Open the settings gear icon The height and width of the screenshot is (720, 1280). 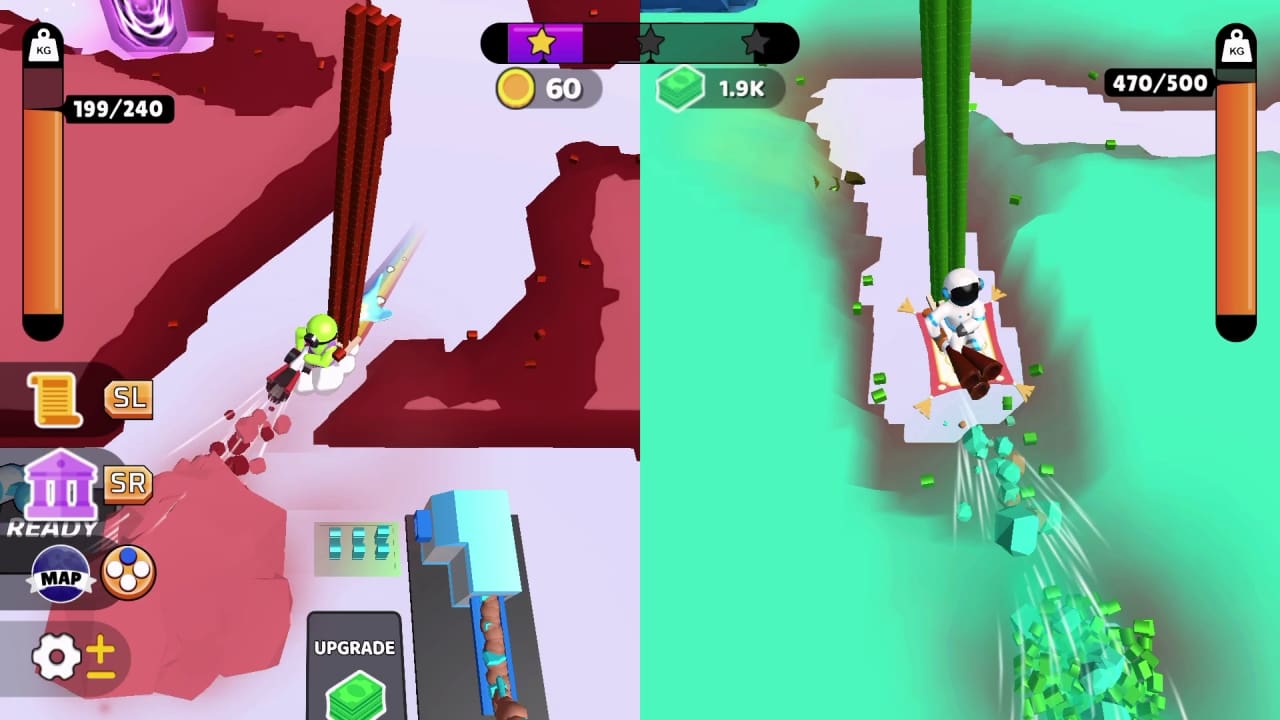pos(58,657)
